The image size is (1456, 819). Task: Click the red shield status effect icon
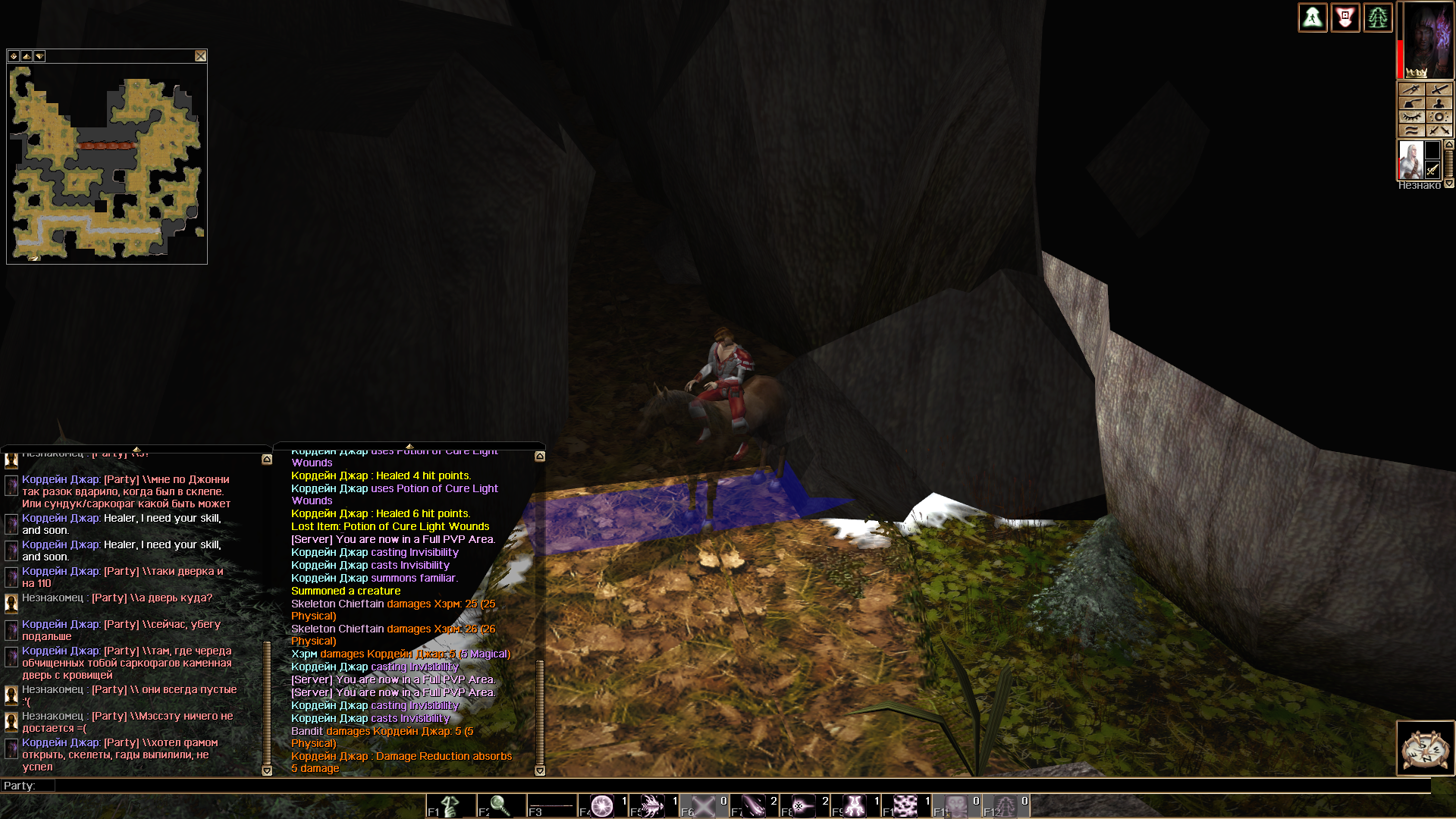pos(1345,17)
